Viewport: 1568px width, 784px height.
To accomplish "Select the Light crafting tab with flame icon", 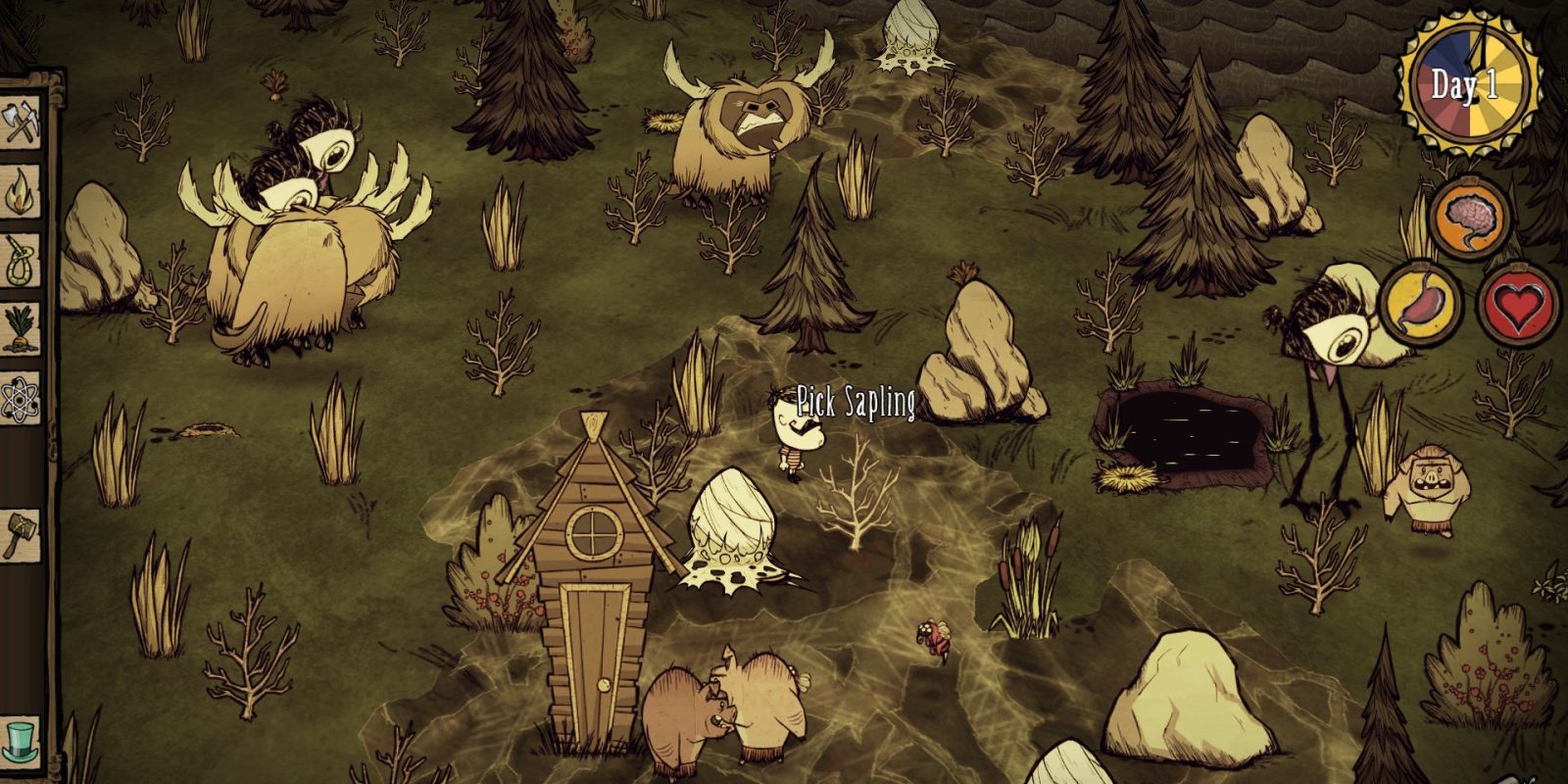I will point(22,193).
